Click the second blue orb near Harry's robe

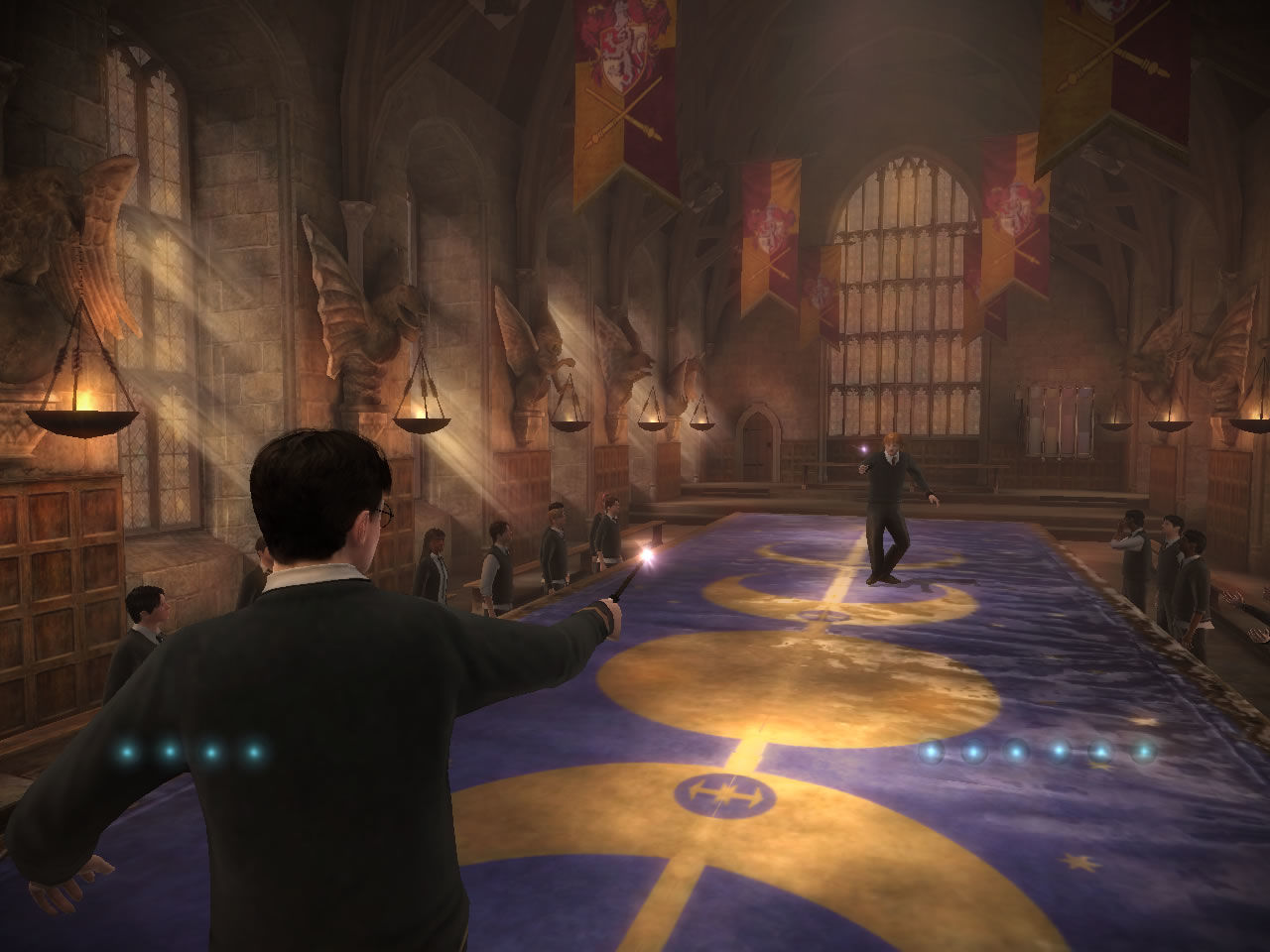[169, 752]
